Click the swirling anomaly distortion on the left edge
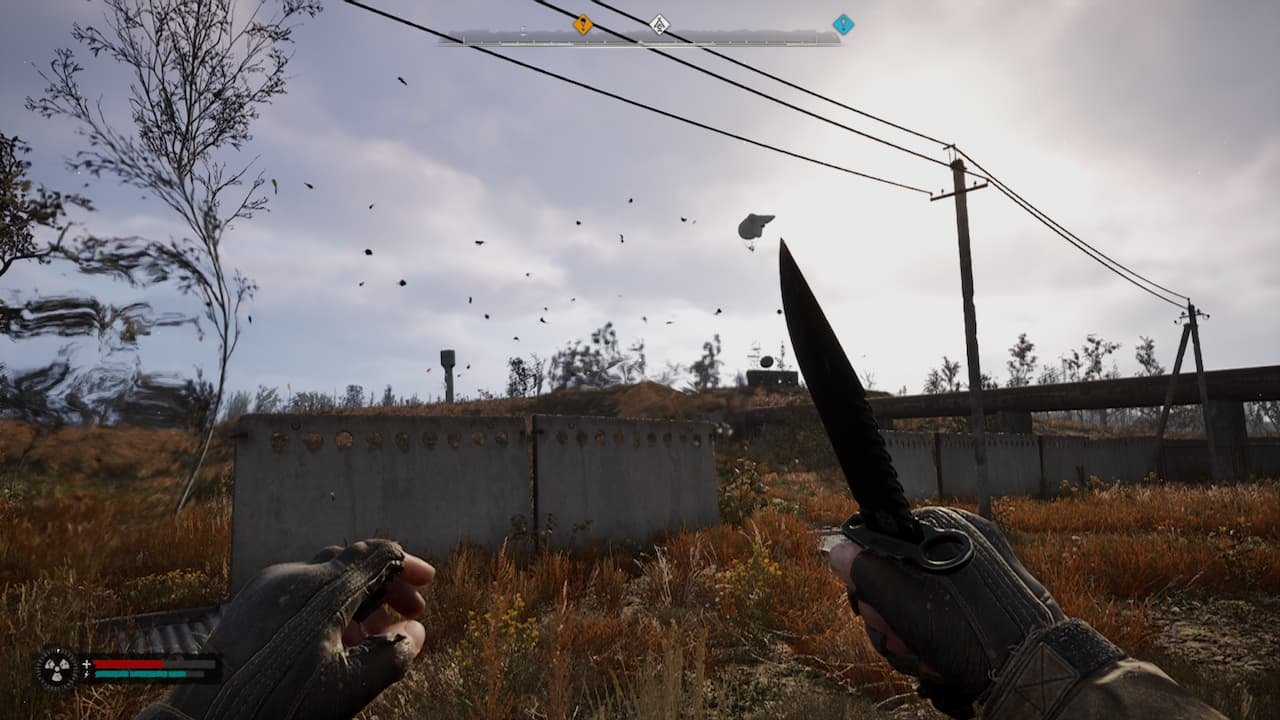This screenshot has height=720, width=1280. (x=80, y=340)
